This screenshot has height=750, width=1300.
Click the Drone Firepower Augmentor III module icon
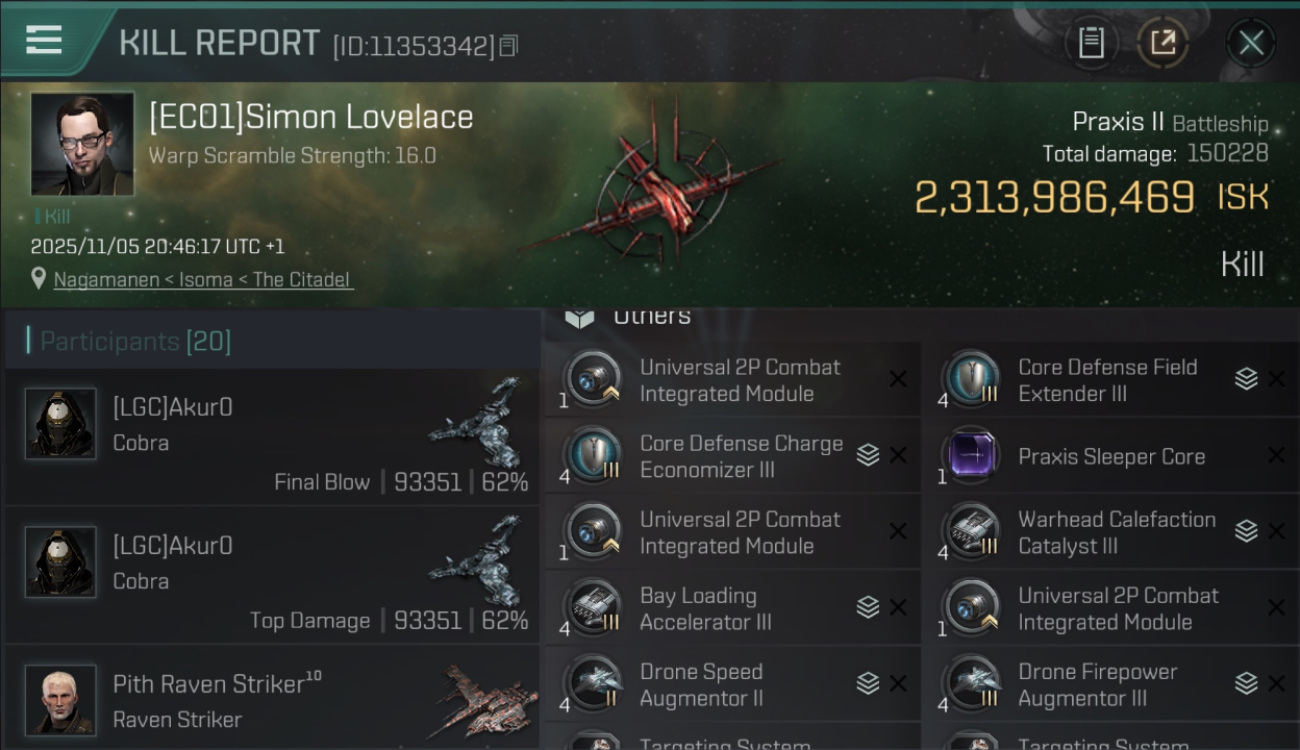tap(971, 684)
